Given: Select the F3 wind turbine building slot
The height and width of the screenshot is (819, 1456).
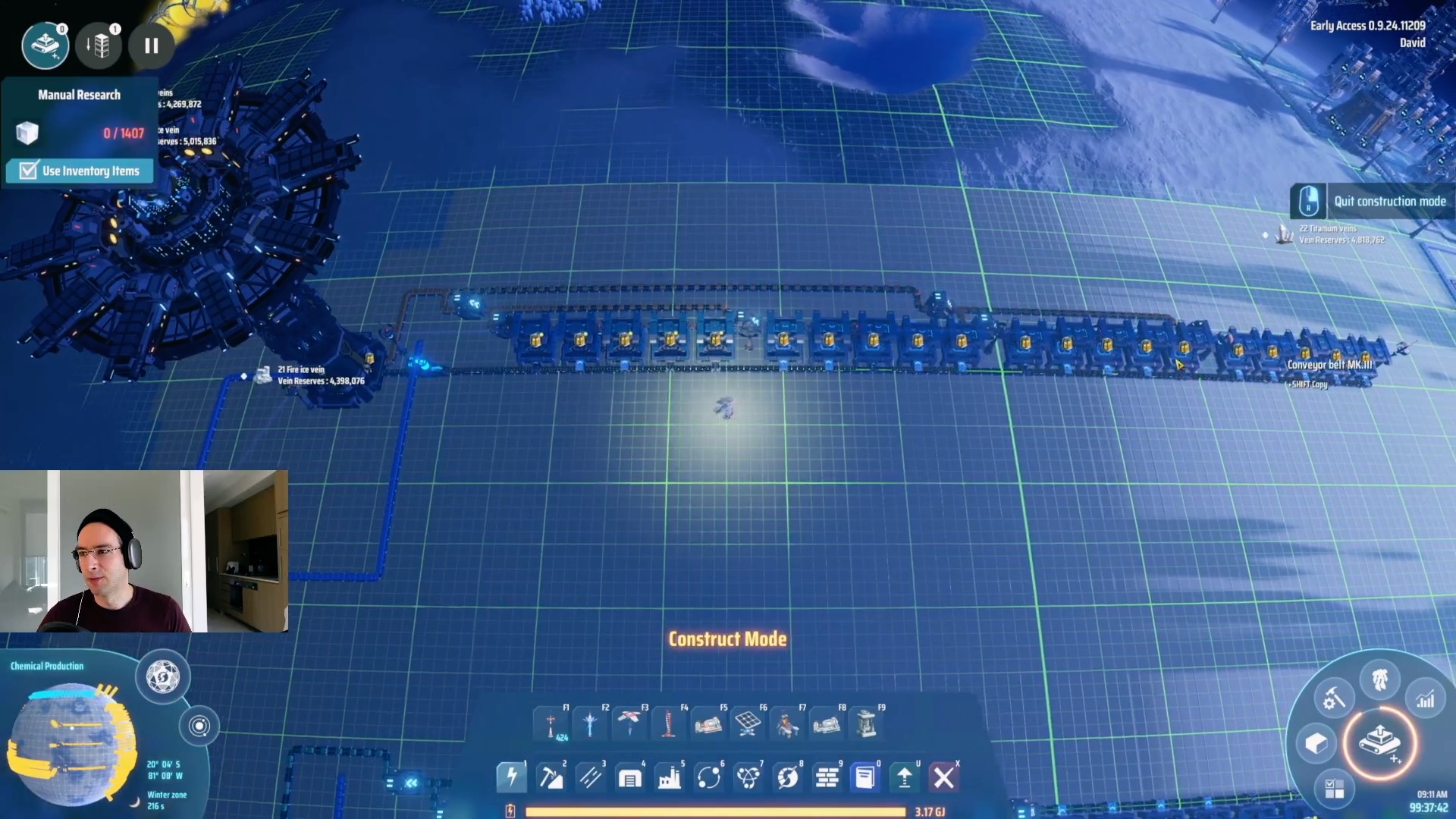Looking at the screenshot, I should click(x=629, y=724).
